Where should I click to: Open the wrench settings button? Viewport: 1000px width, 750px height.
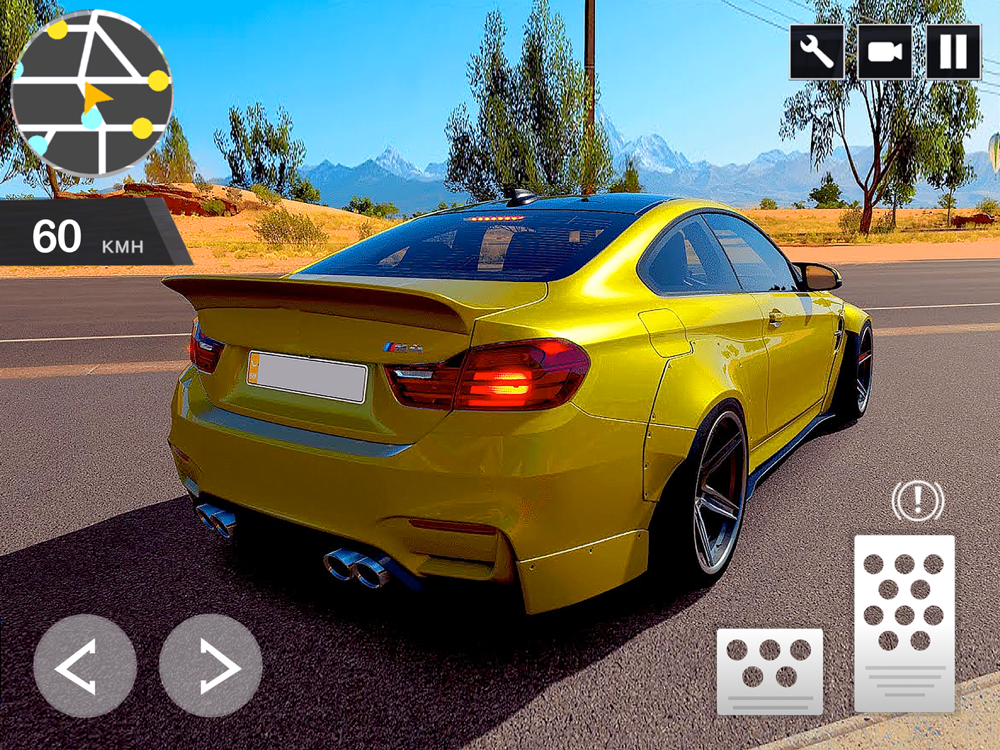817,51
